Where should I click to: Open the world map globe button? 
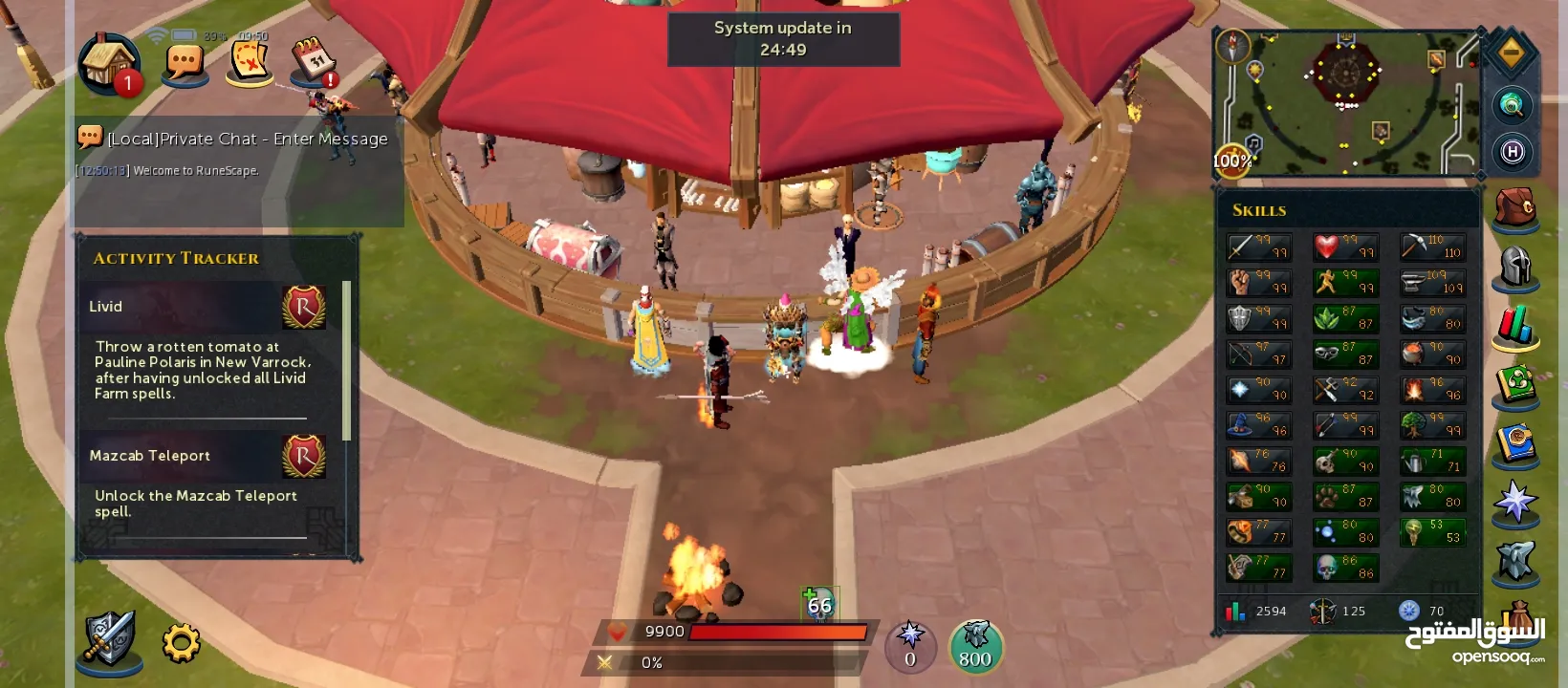(1512, 104)
